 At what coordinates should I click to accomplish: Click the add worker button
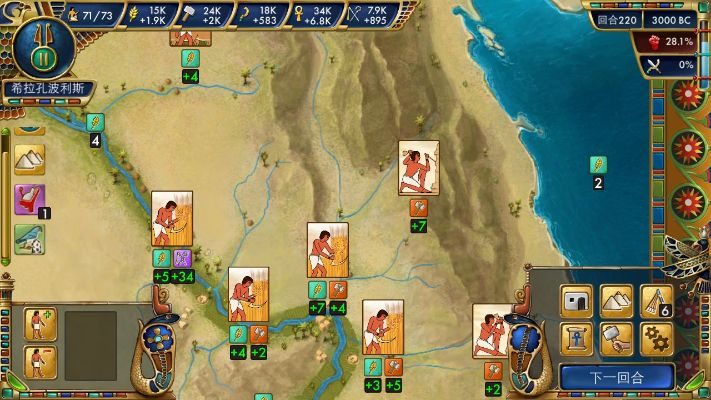click(x=39, y=323)
